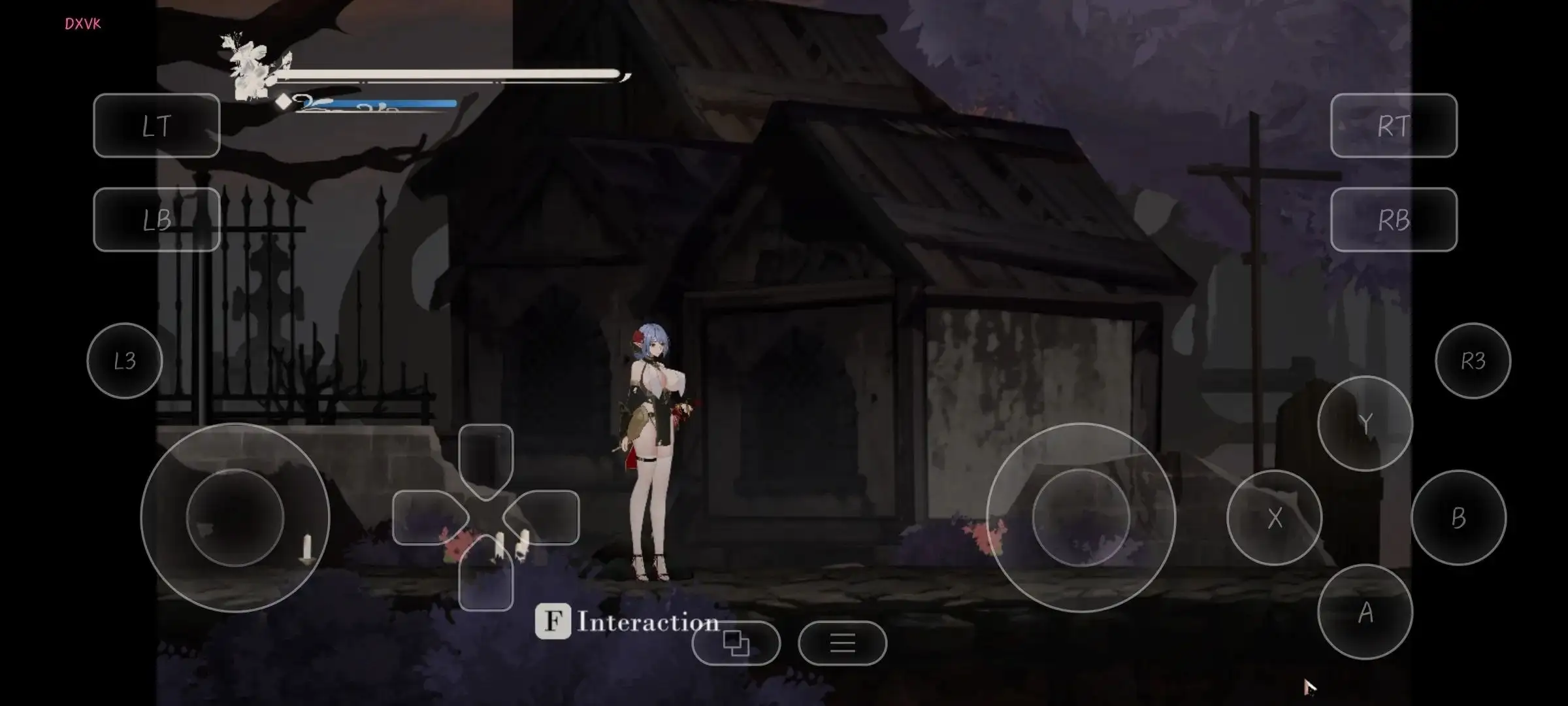This screenshot has height=706, width=1568.
Task: Tap the RB bumper button
Action: (x=1394, y=220)
